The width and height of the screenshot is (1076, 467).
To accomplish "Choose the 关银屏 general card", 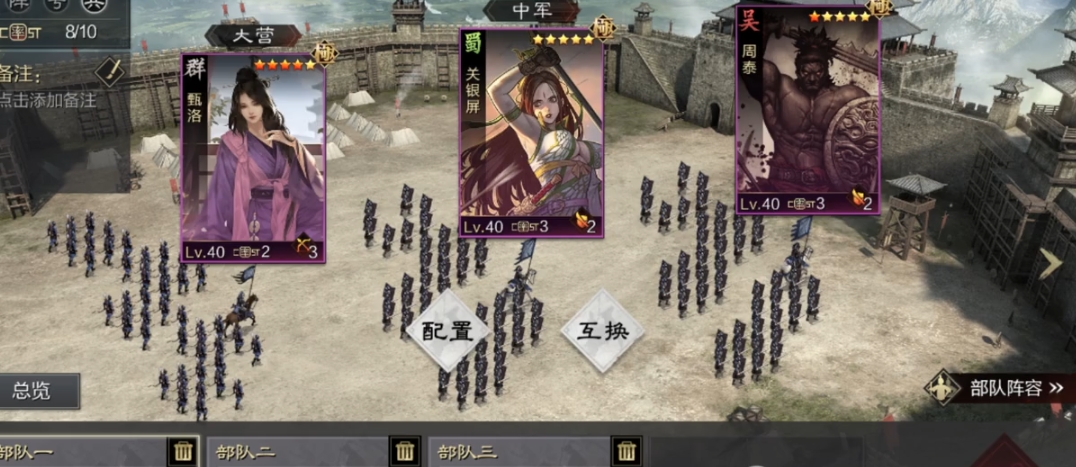I will [531, 133].
